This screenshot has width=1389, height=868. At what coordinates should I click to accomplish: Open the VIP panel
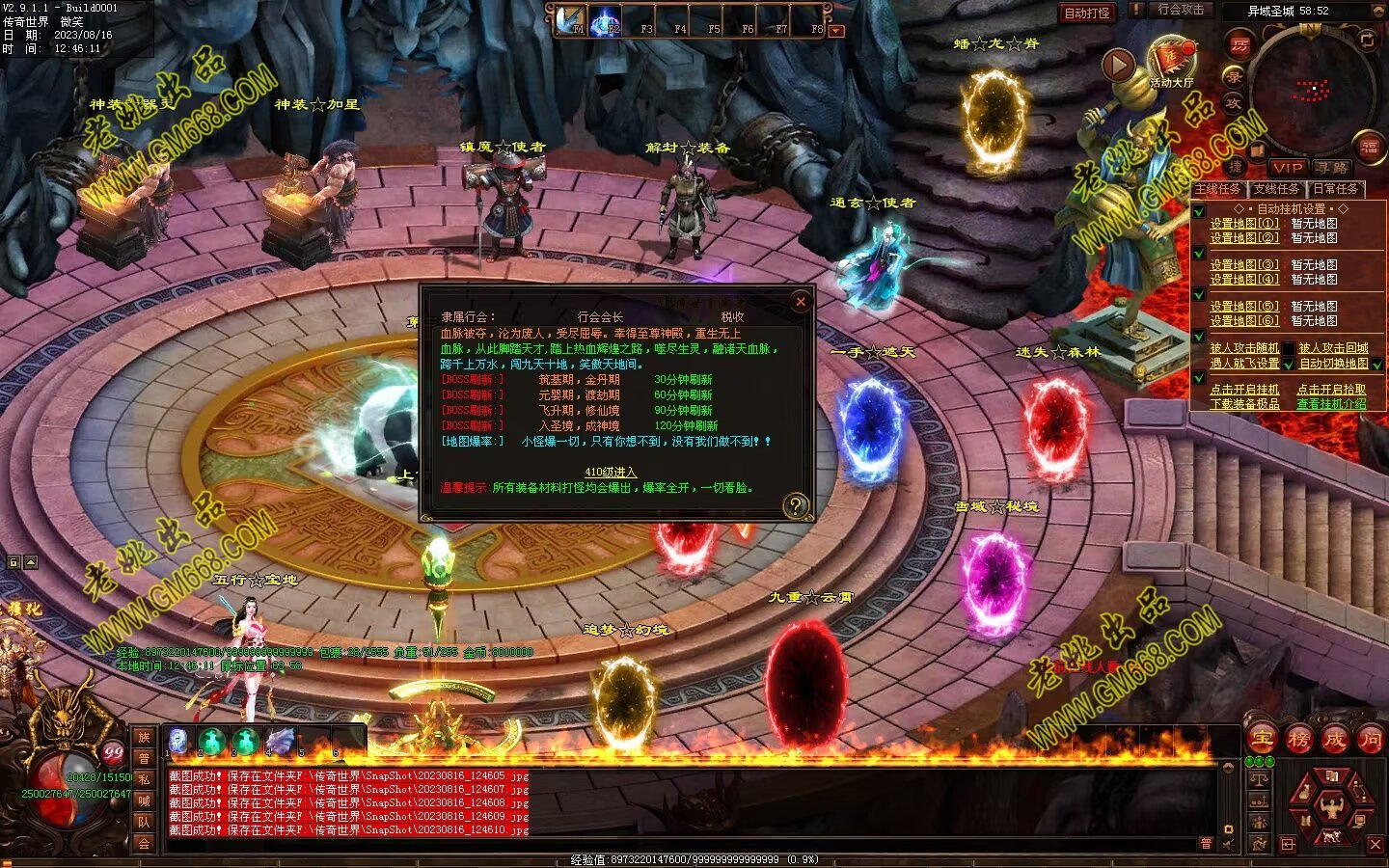pos(1287,167)
